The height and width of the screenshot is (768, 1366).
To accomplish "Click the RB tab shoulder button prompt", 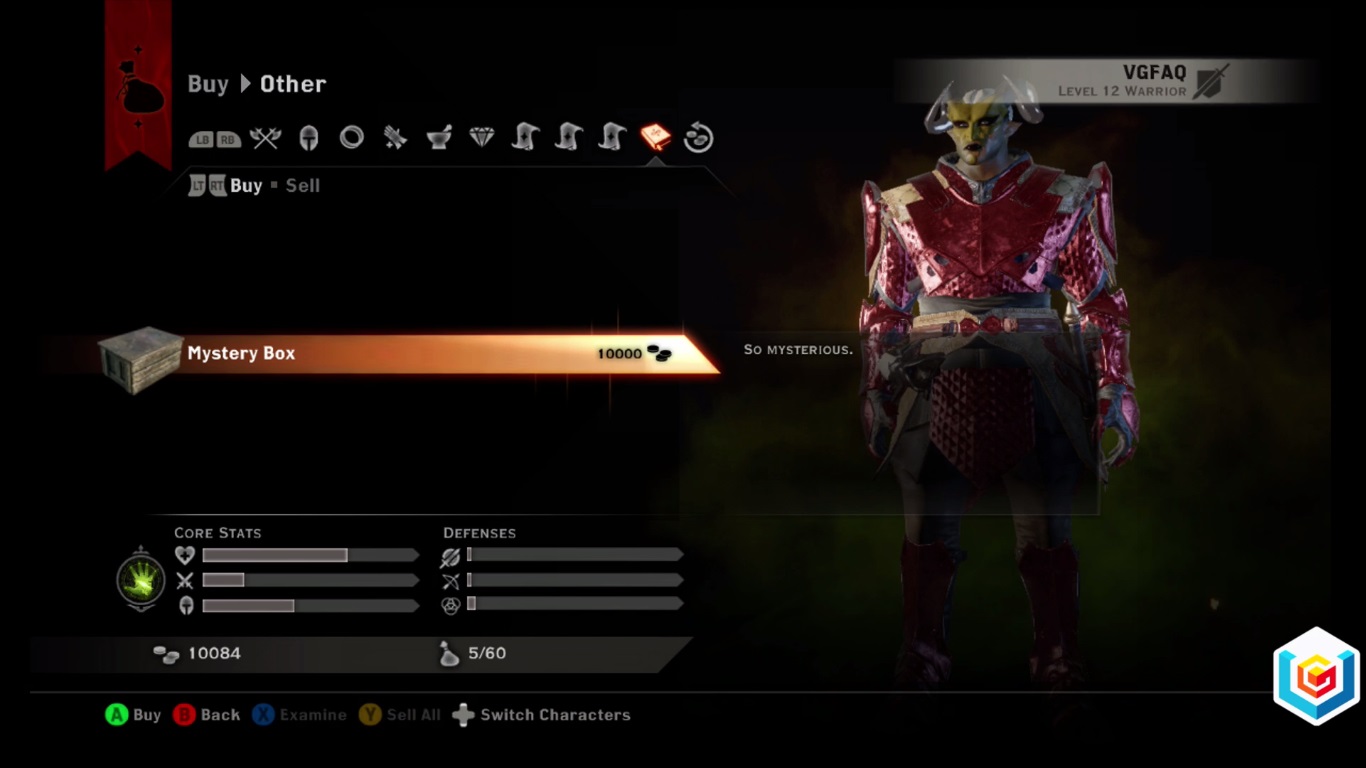I will (x=226, y=139).
